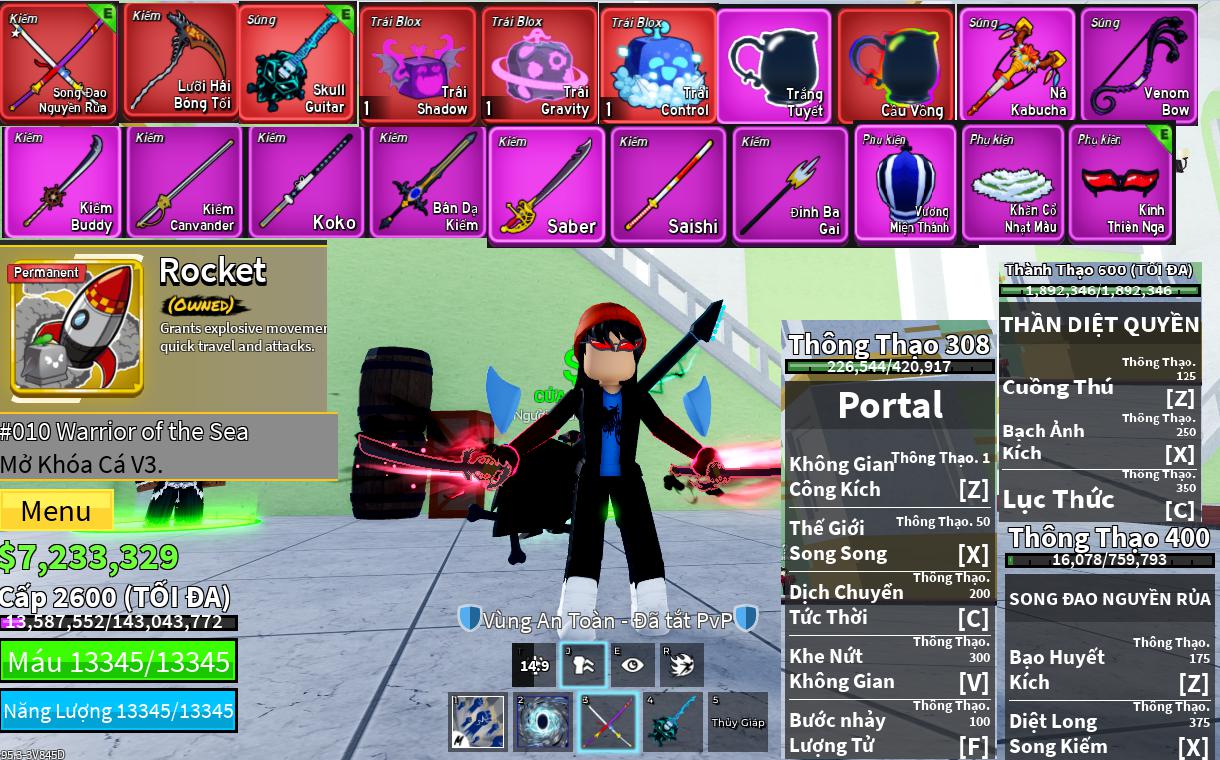Select the Saber sword in inventory

[547, 185]
